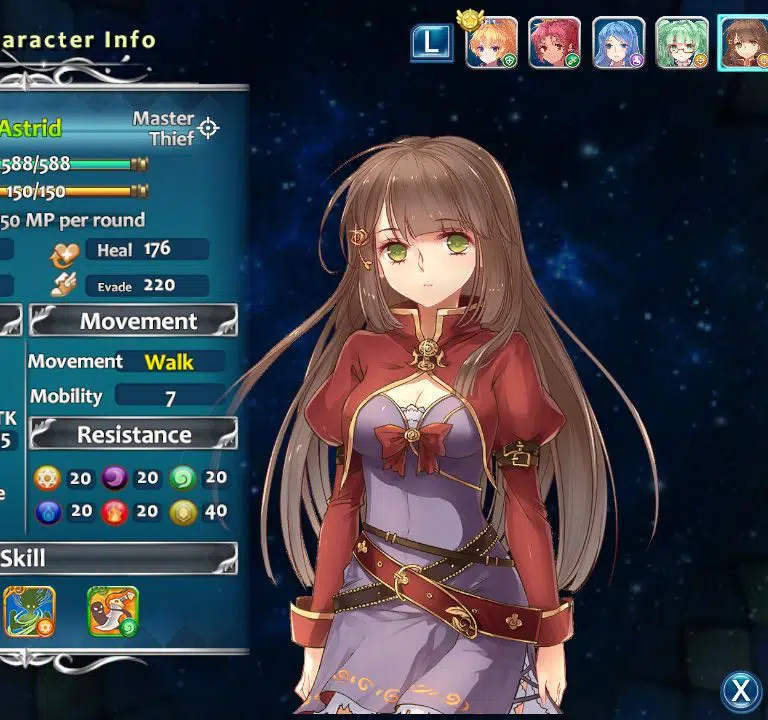768x720 pixels.
Task: Inspect the purple dark resistance orb
Action: tap(115, 478)
